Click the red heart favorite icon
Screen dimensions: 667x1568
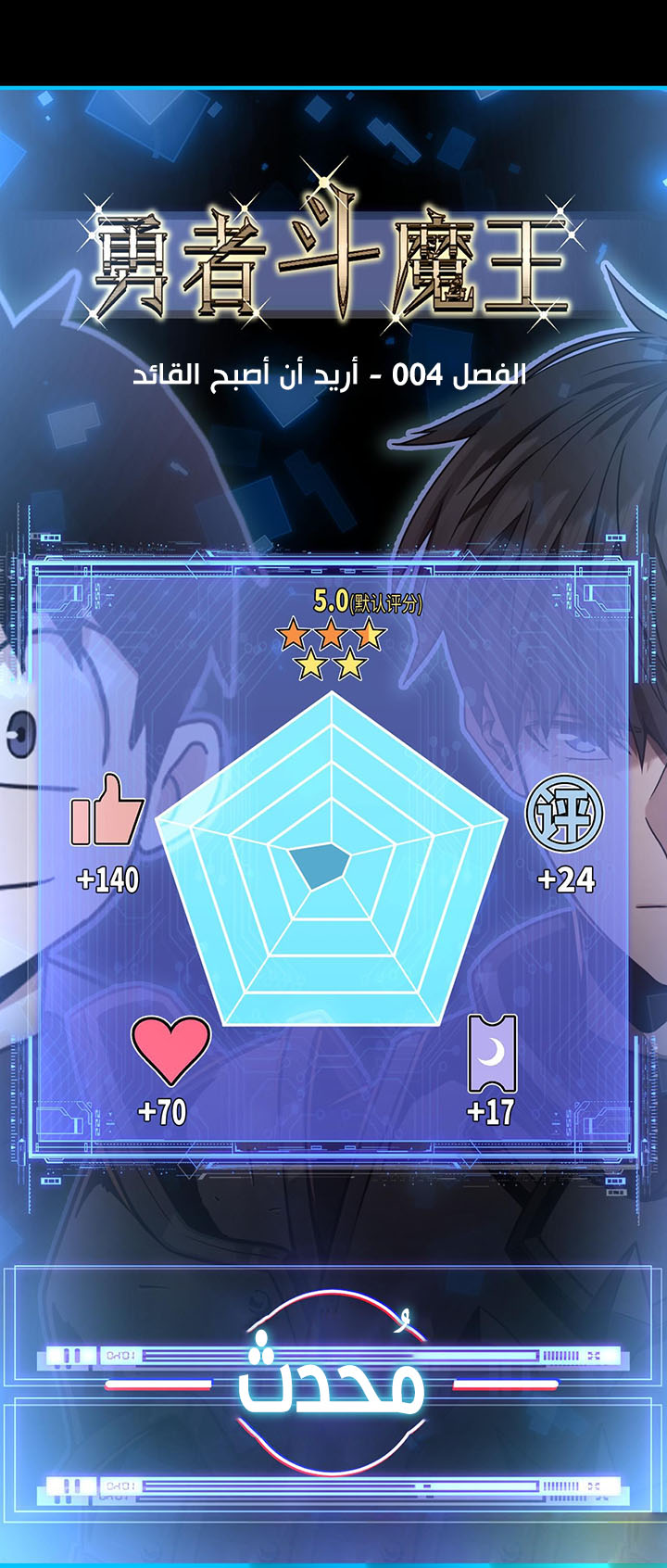click(170, 1049)
